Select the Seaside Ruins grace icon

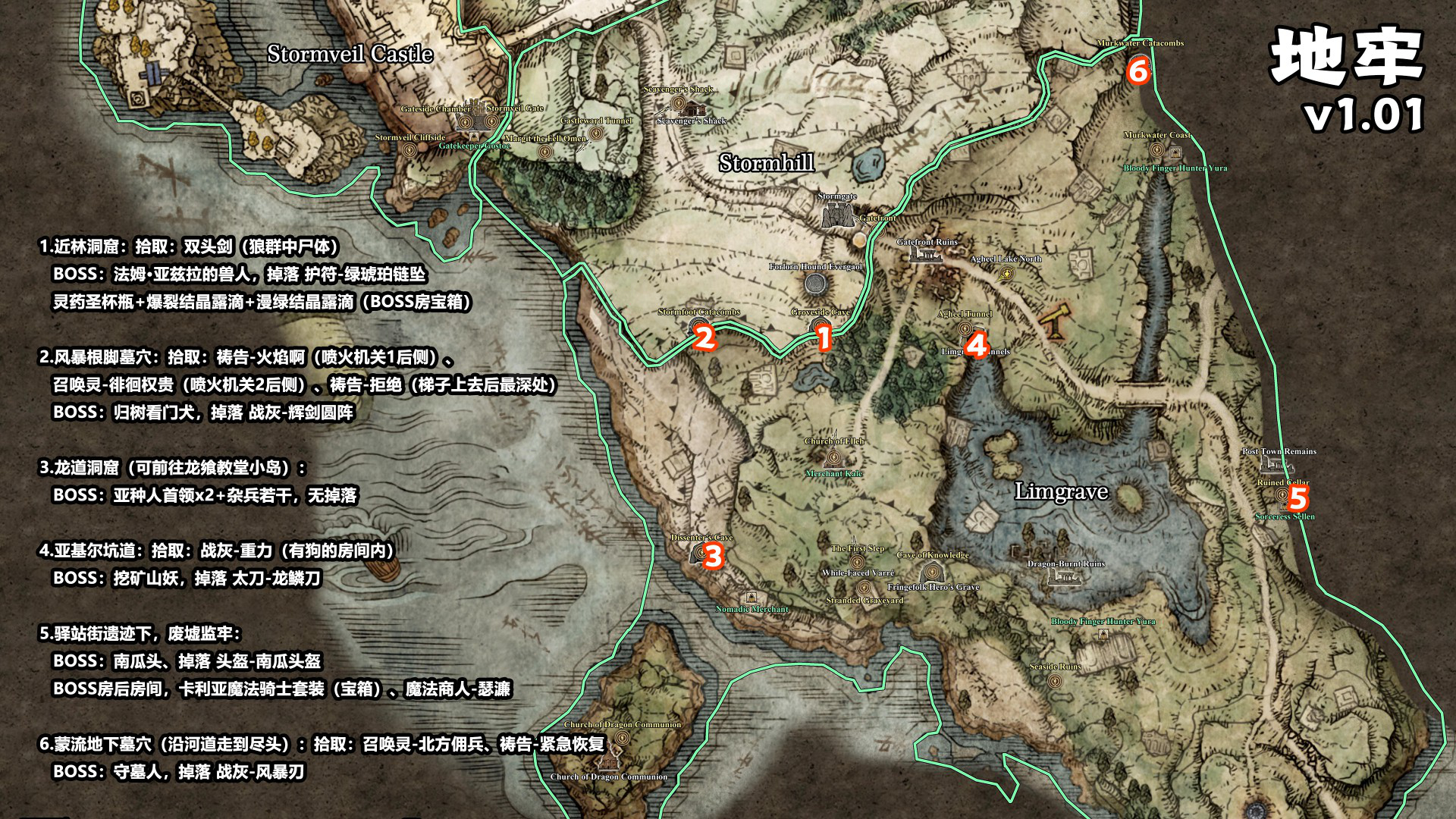1054,680
